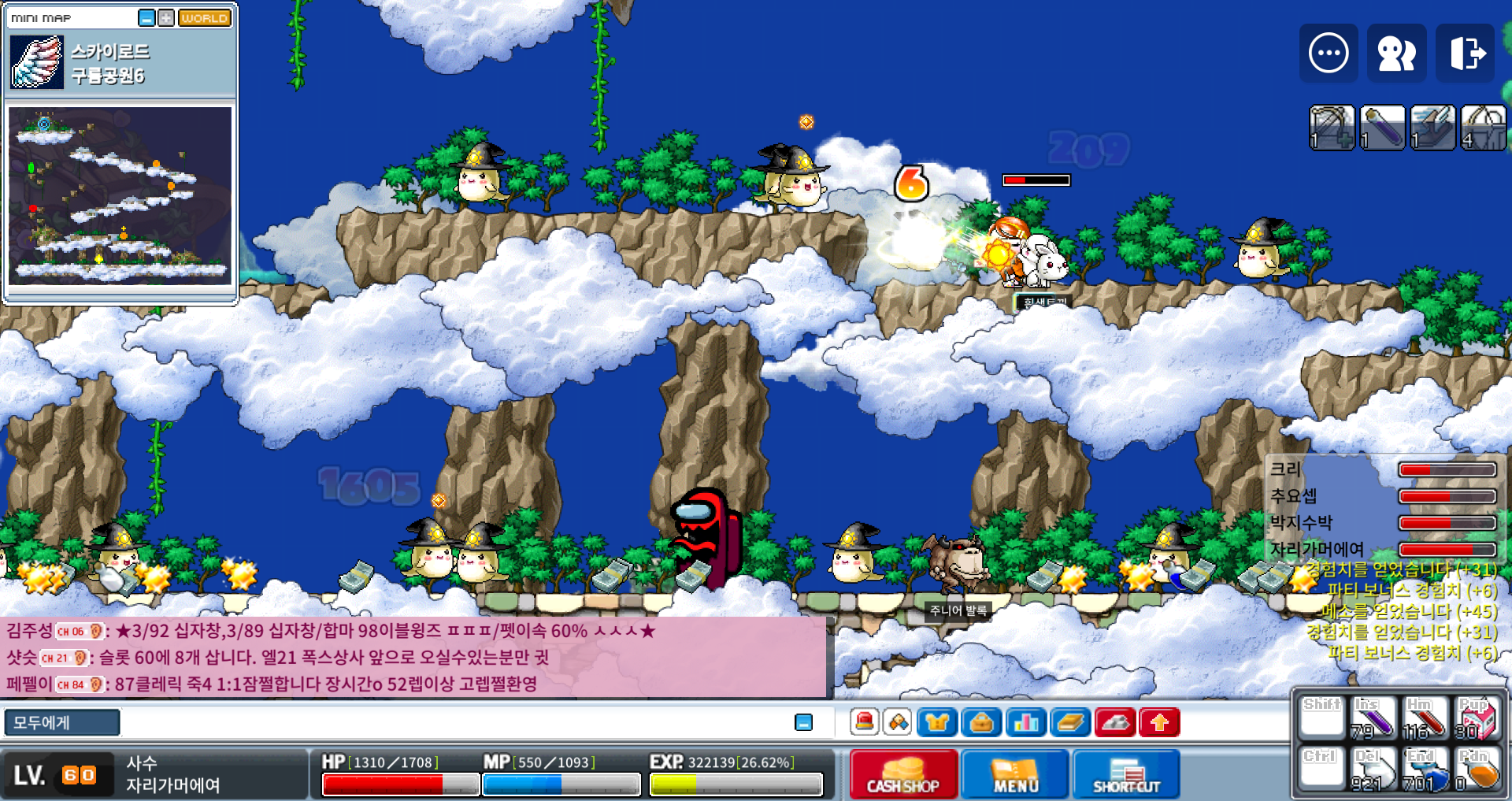Minimize the mini map with minus button
Screen dimensions: 1512x801
tap(146, 18)
